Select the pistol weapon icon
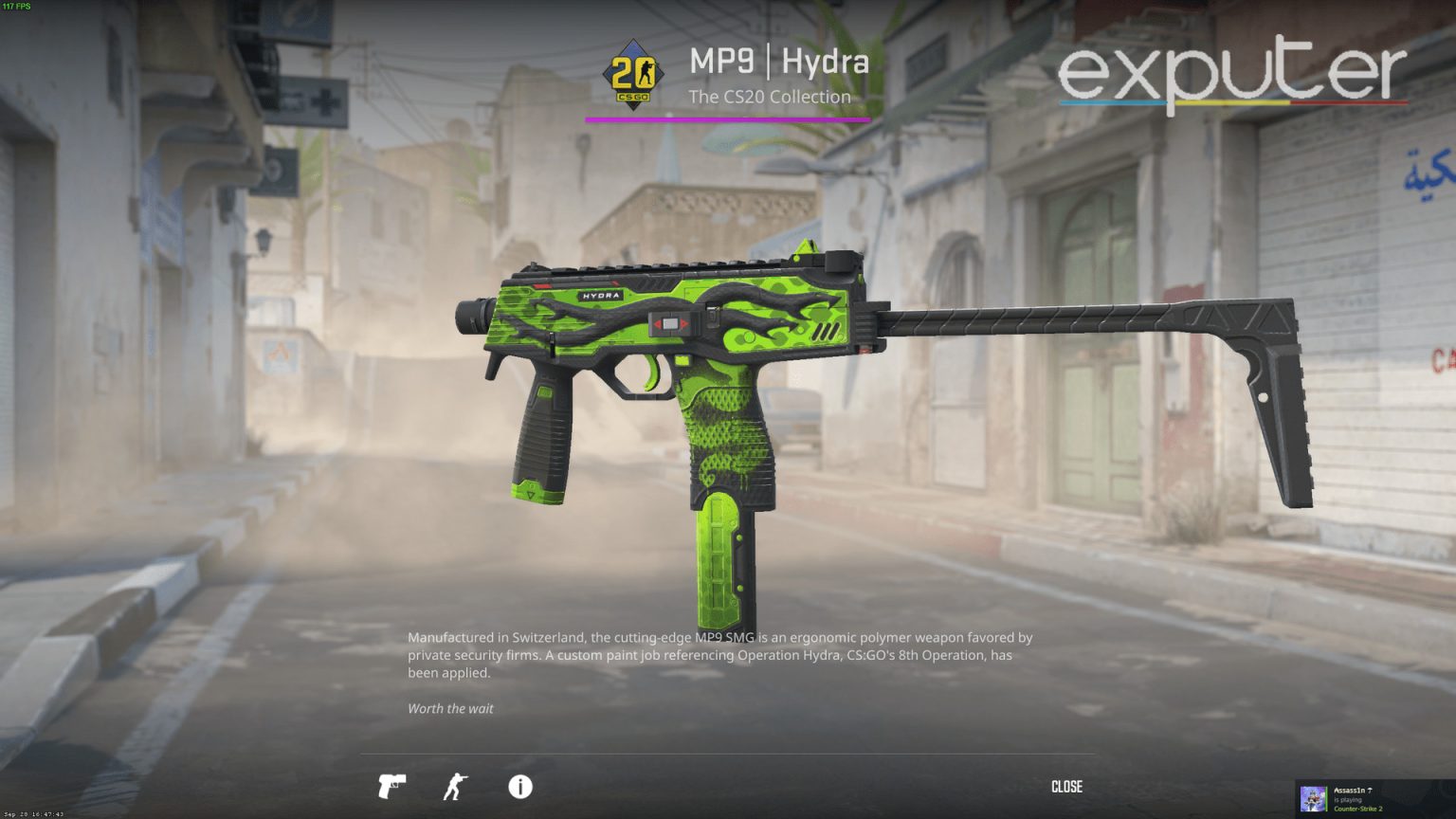1456x819 pixels. click(x=391, y=787)
